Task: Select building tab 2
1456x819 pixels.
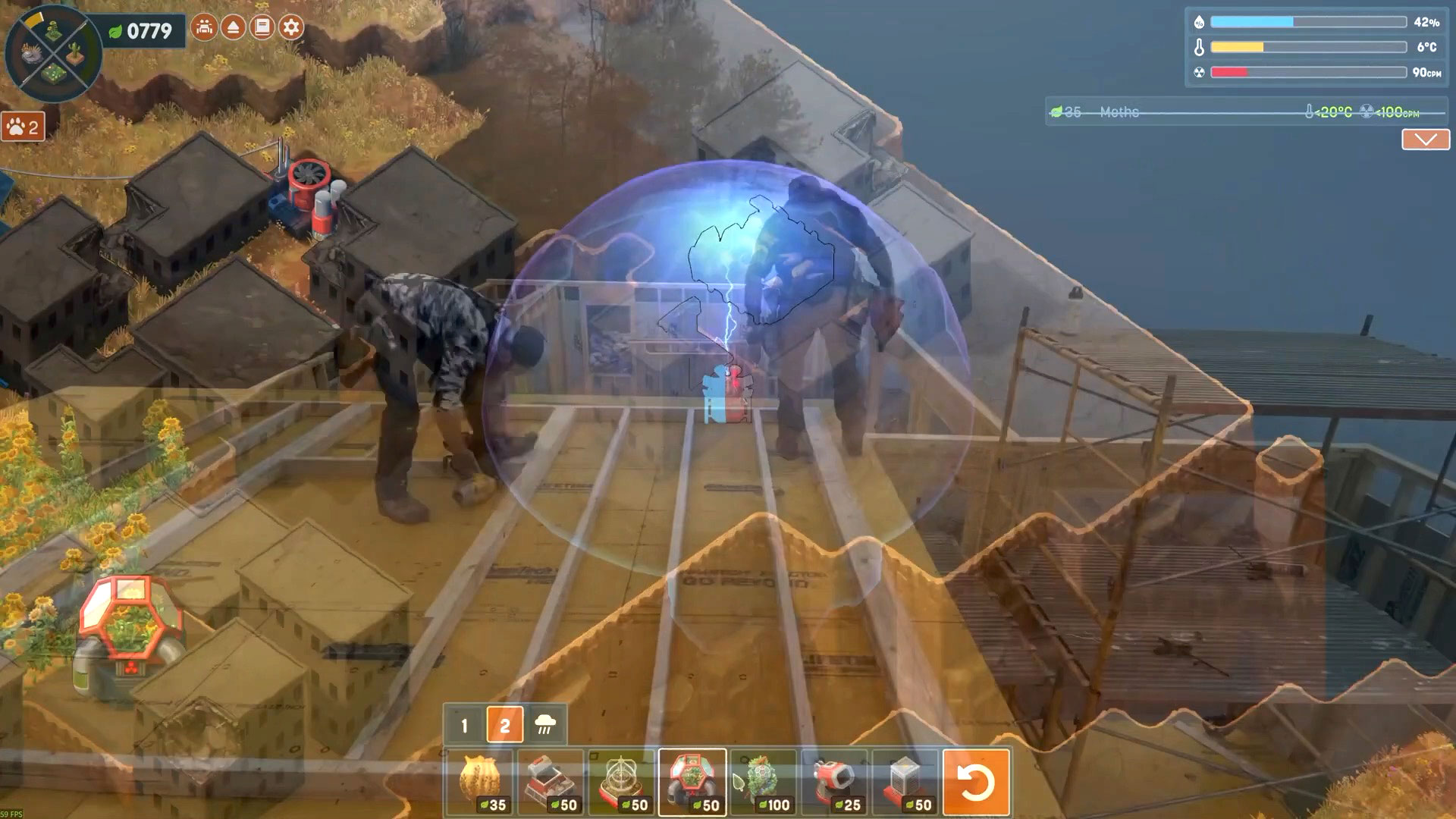Action: pos(505,726)
